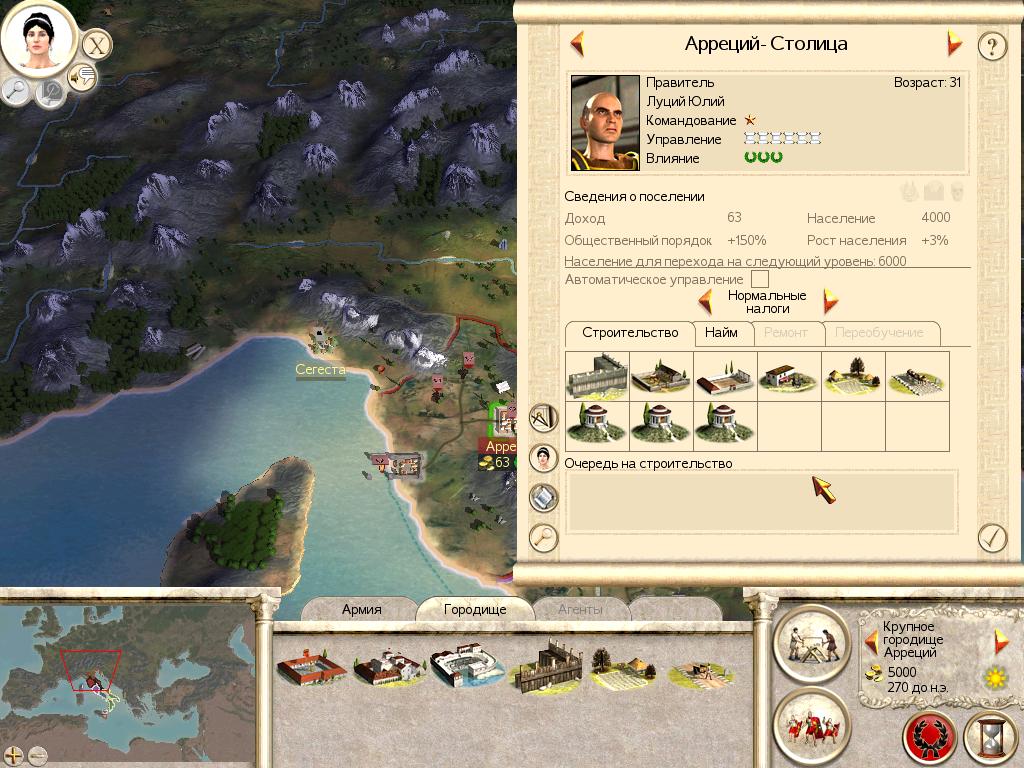Go to the previous settlement scroll arrow
The image size is (1024, 768).
(577, 44)
